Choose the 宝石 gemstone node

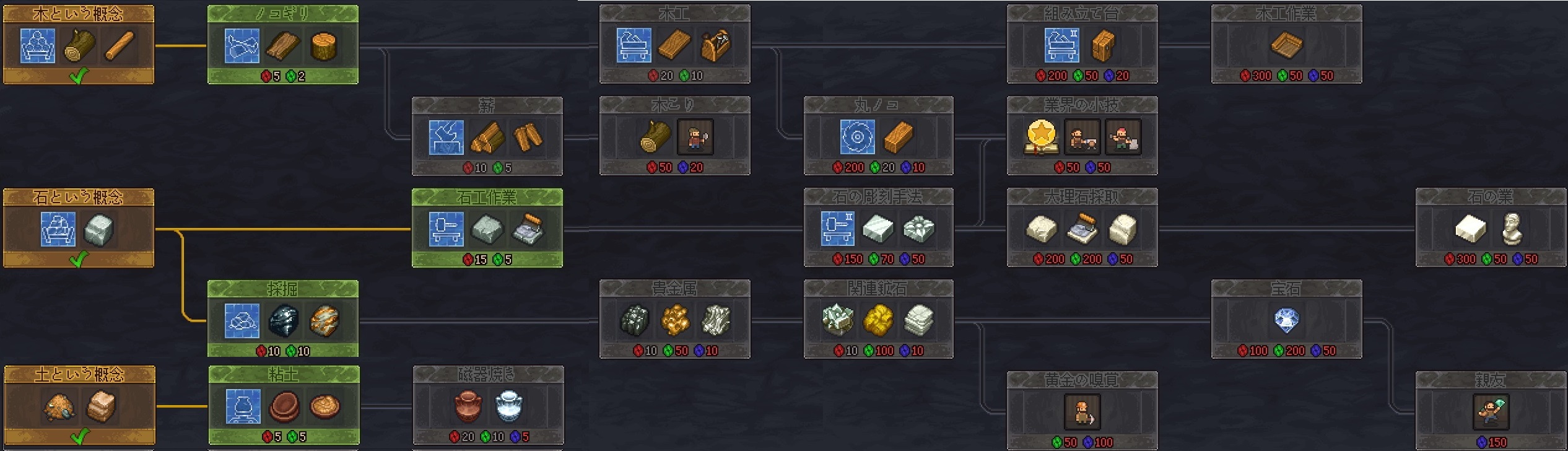pyautogui.click(x=1286, y=320)
